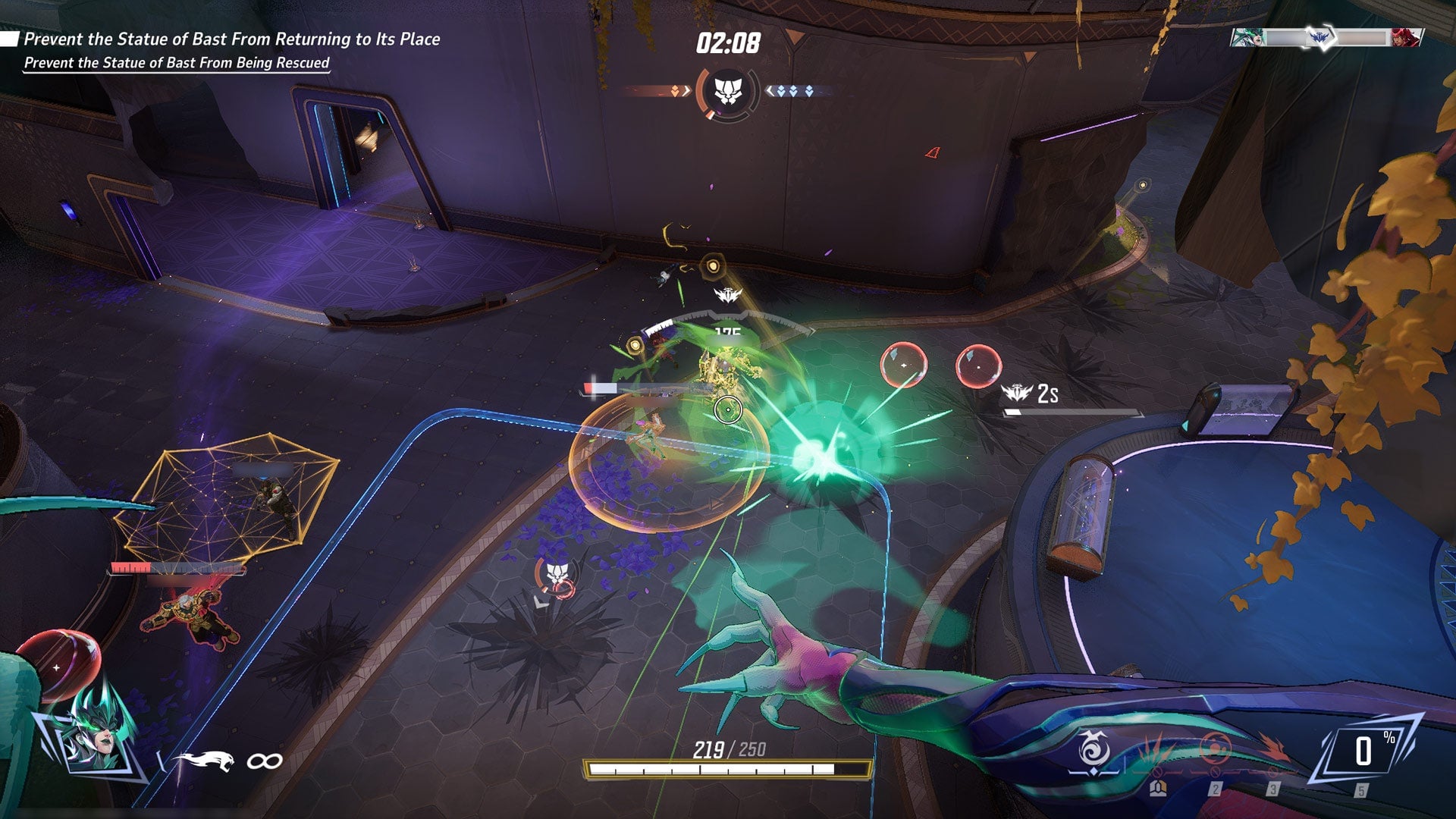This screenshot has width=1456, height=819.
Task: Select the swirling ultimate ability emblem bottom right
Action: [1093, 748]
